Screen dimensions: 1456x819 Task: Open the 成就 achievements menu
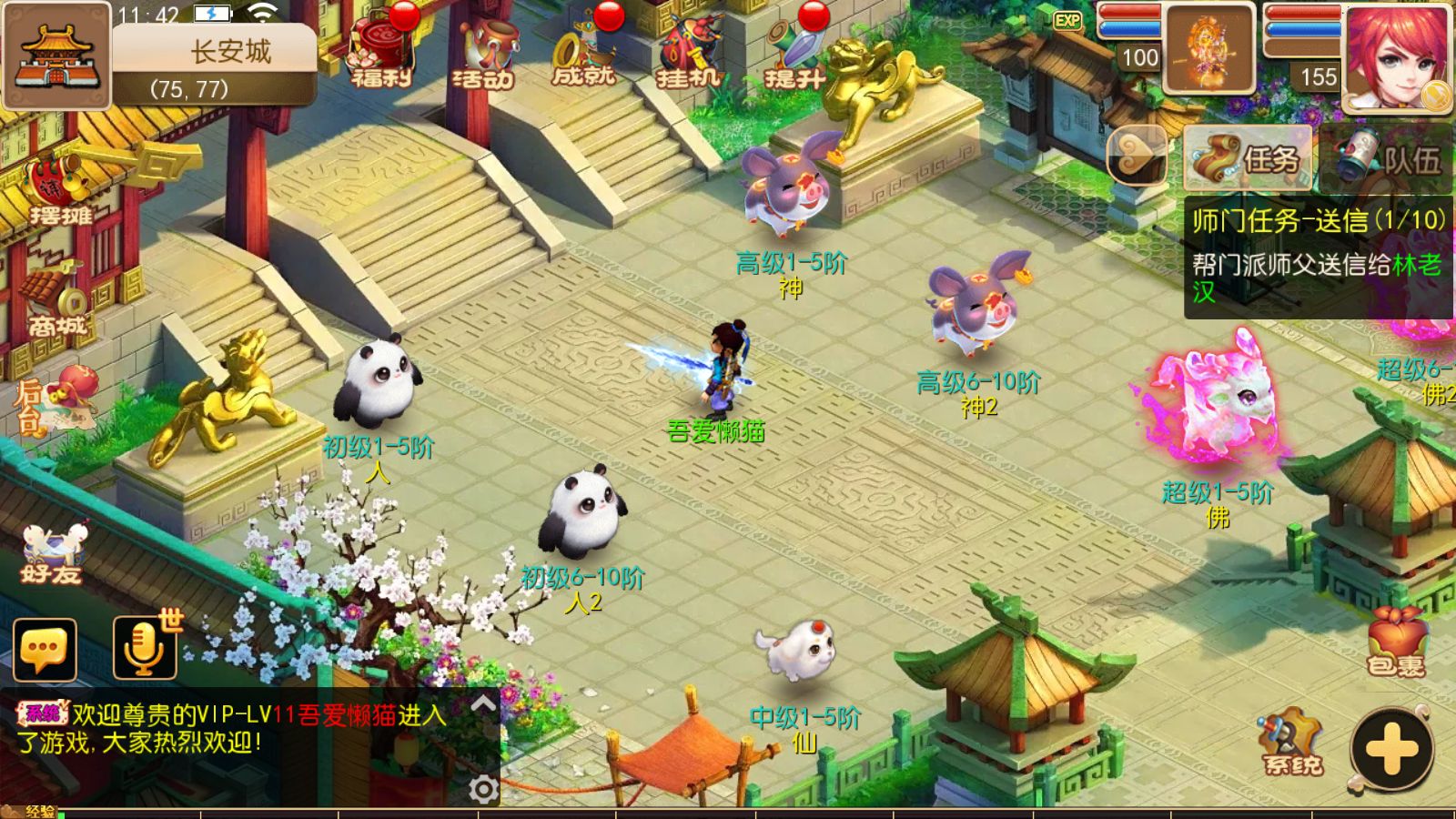(583, 55)
